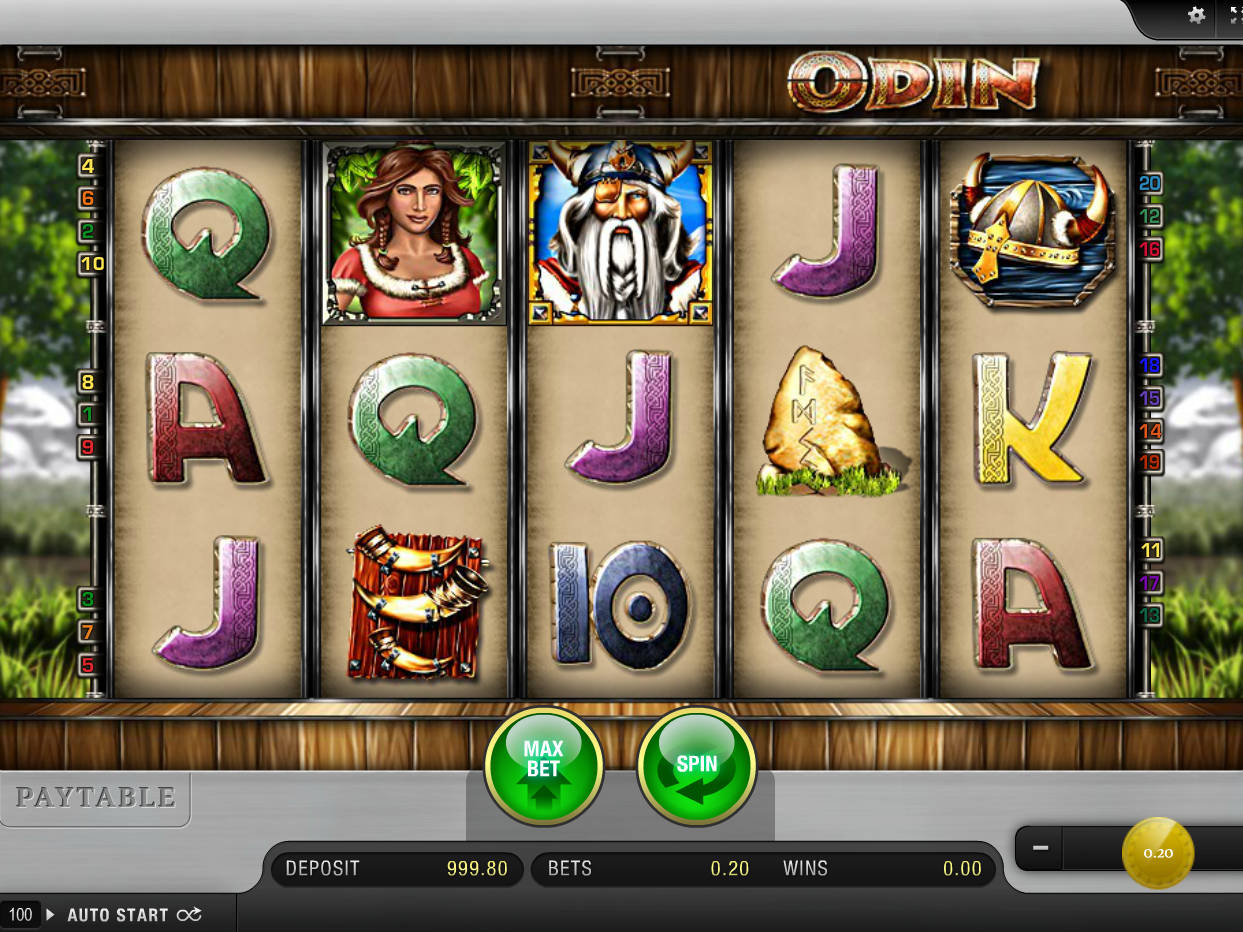Show the payline 18 marker

pos(1150,366)
